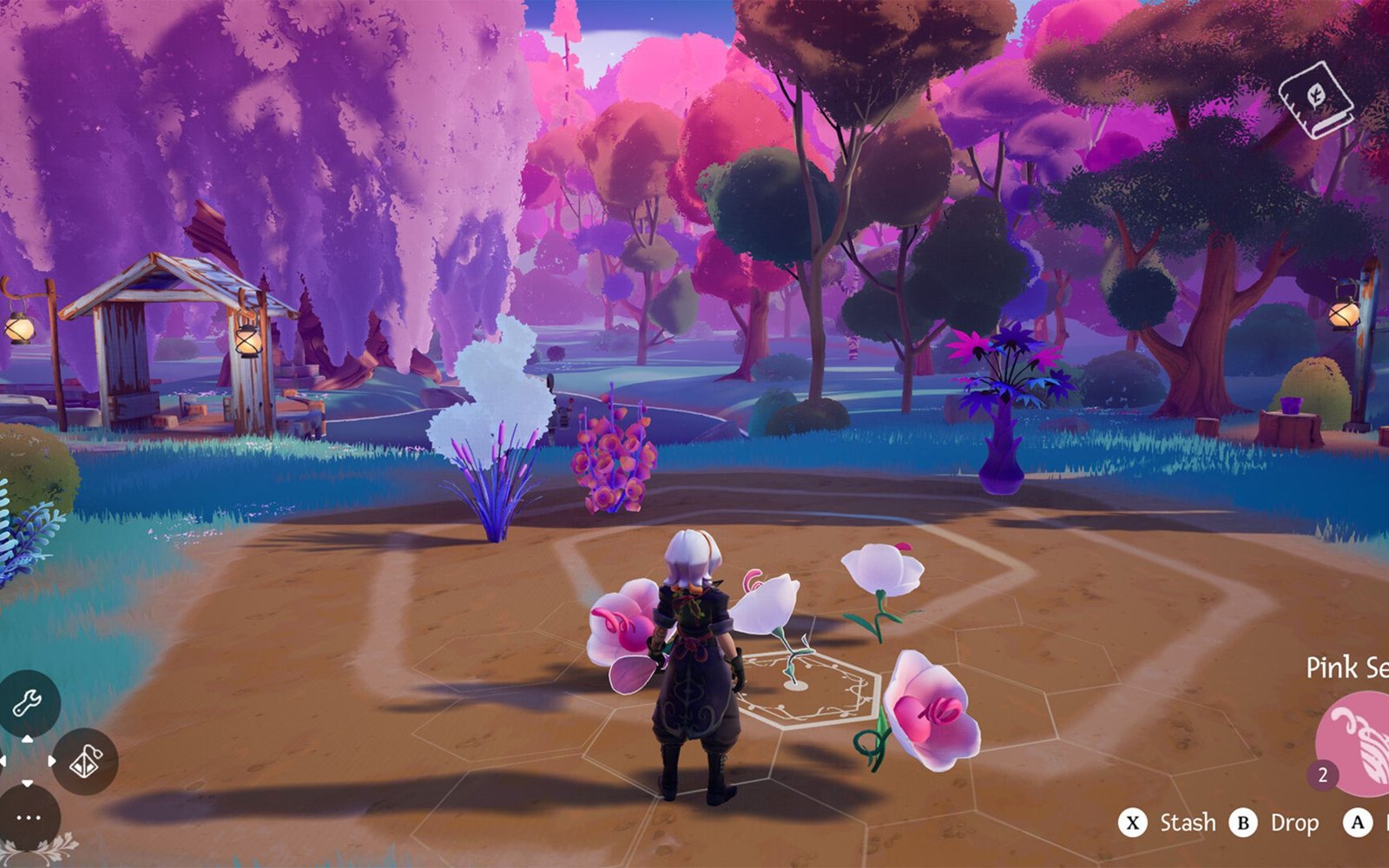Select the wrench tool shortcut

point(27,702)
